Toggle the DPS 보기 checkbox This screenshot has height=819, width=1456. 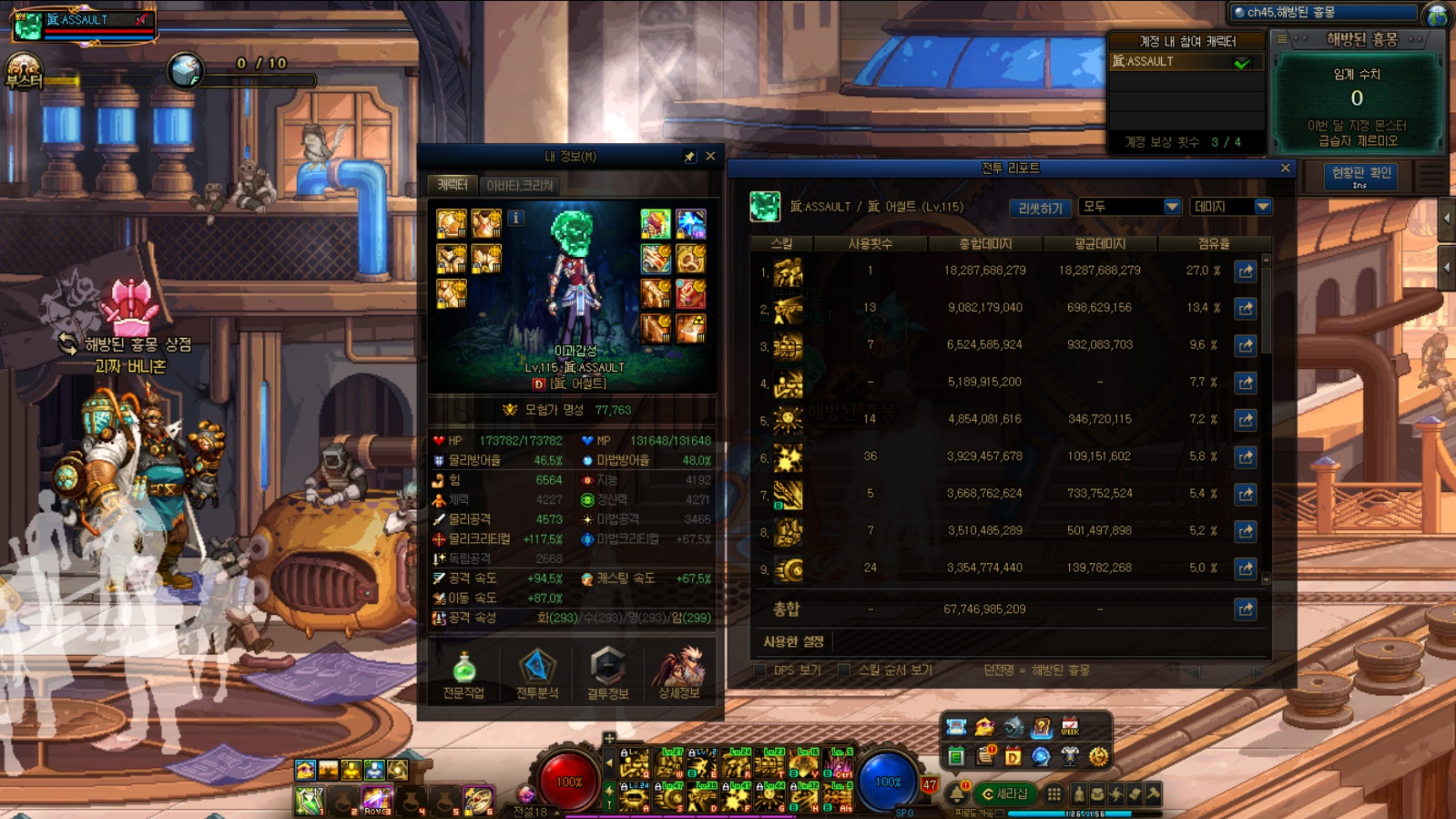(x=760, y=671)
